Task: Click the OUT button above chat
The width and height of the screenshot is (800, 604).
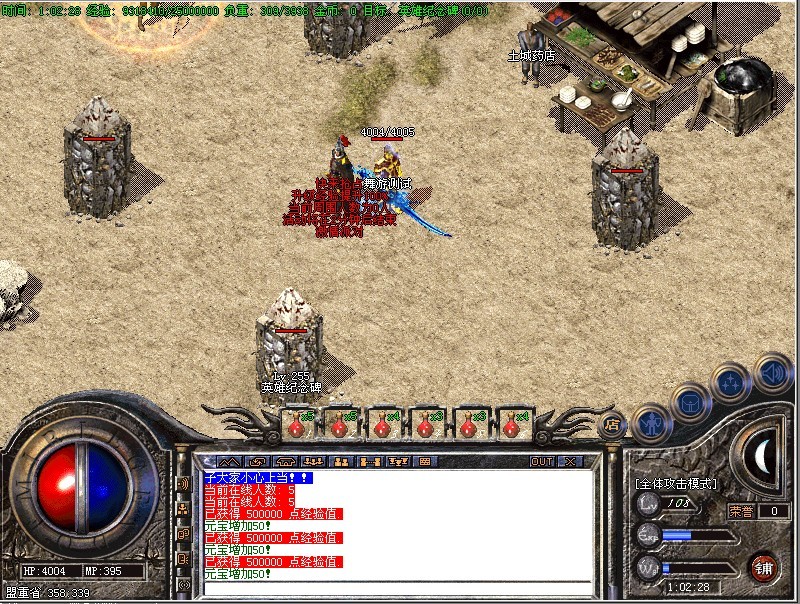Action: click(541, 461)
